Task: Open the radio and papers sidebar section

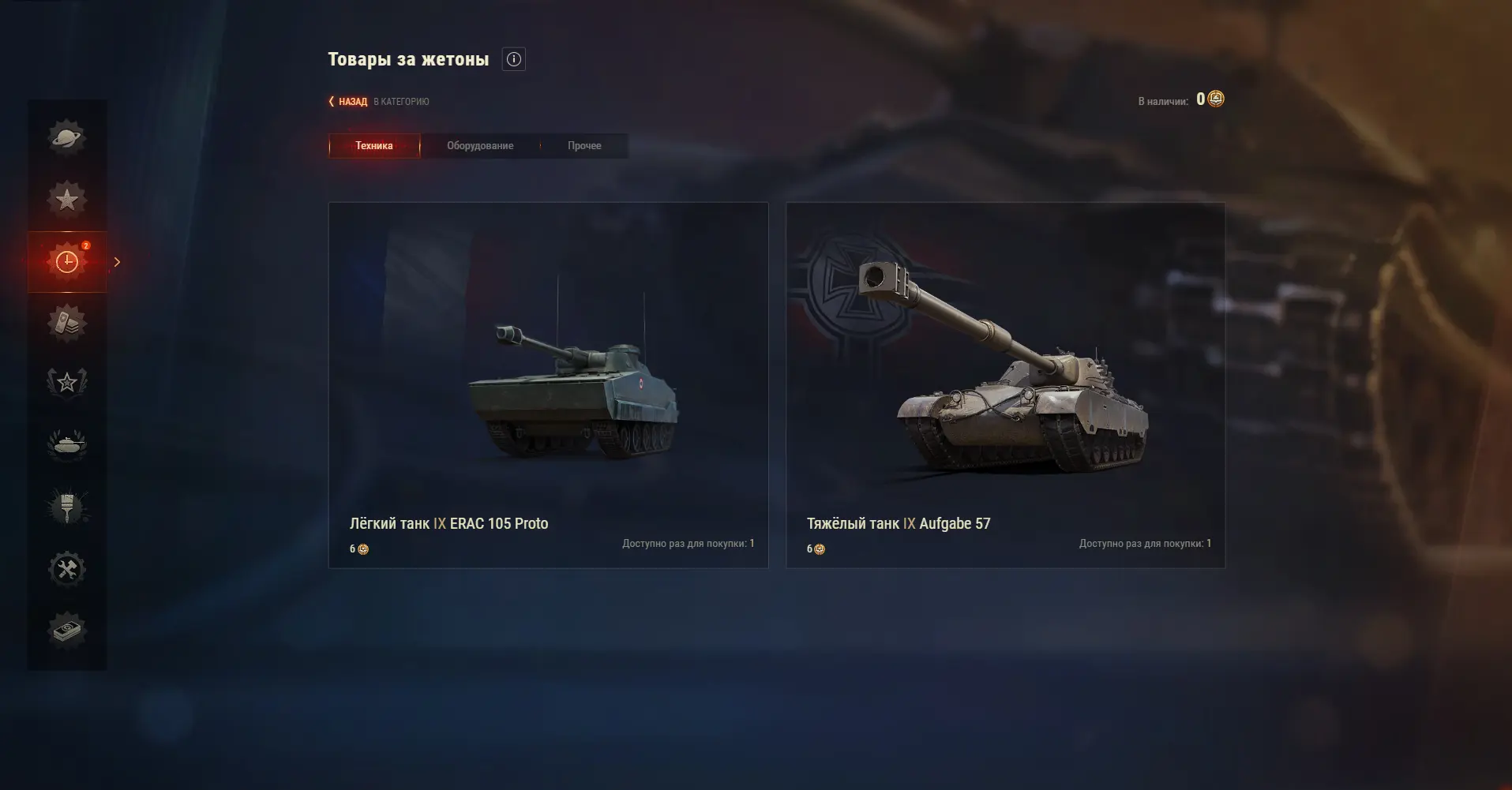Action: click(x=67, y=323)
